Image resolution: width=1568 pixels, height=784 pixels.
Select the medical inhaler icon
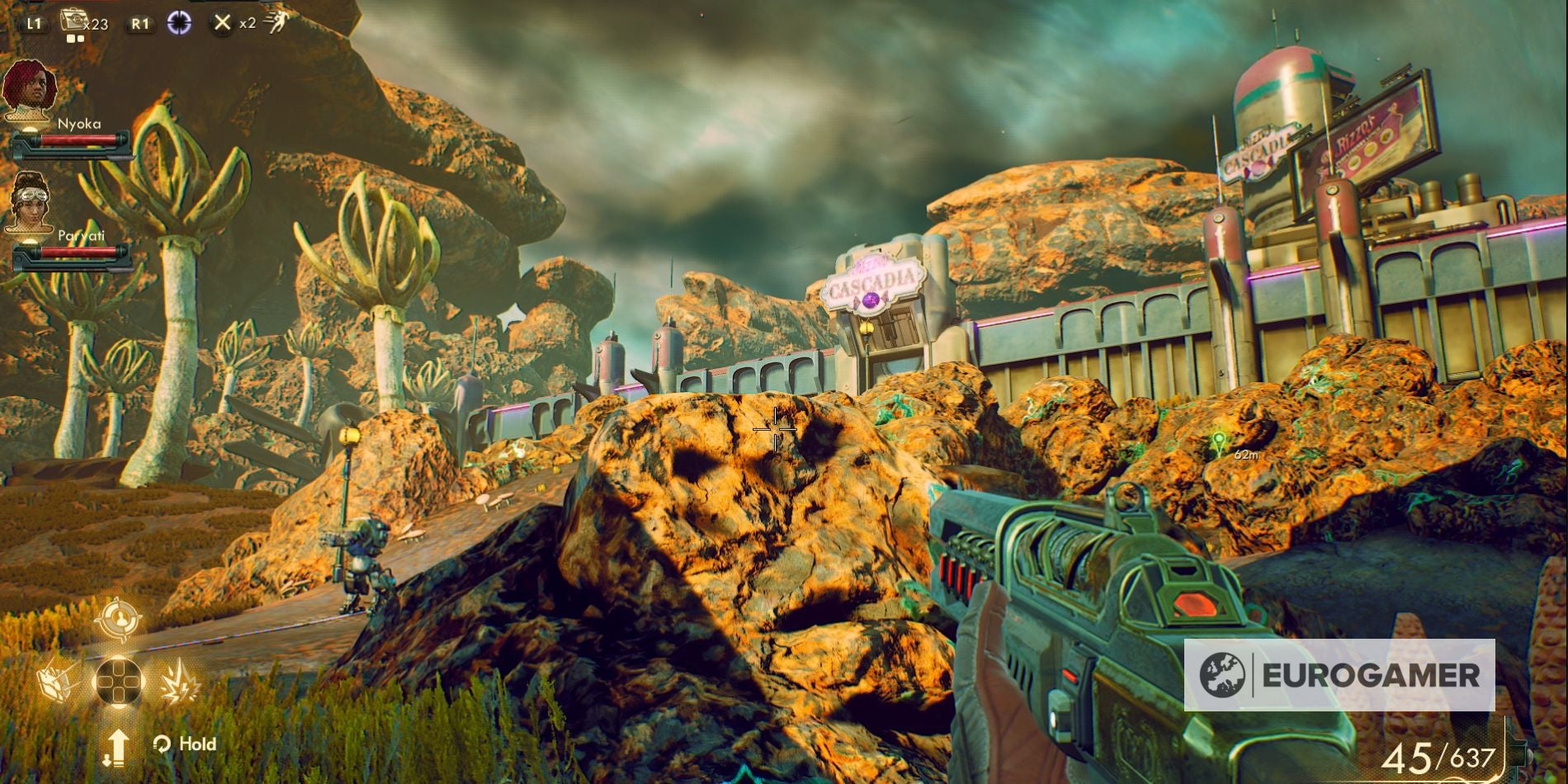[73, 21]
